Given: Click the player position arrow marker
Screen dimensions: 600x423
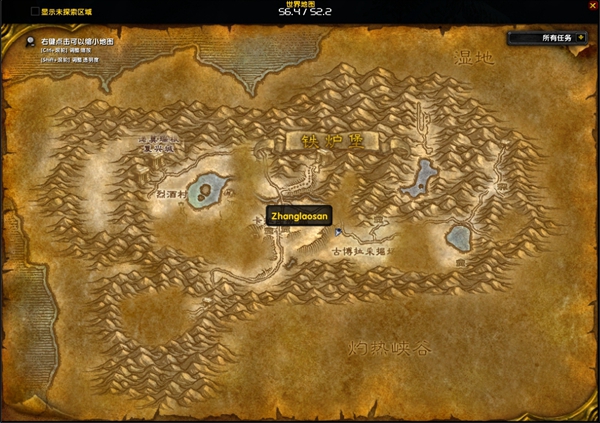Looking at the screenshot, I should pyautogui.click(x=338, y=232).
